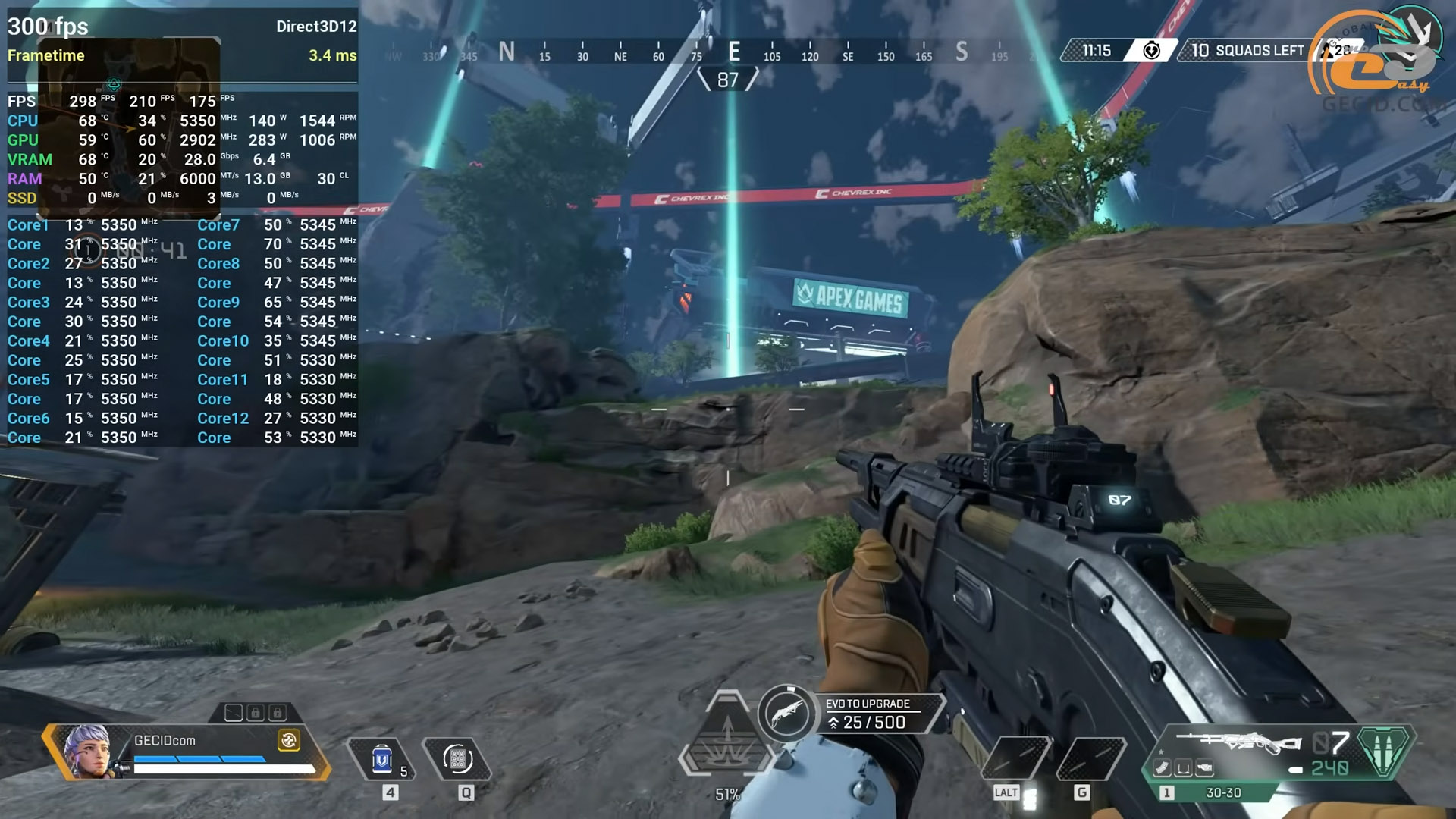Image resolution: width=1456 pixels, height=819 pixels.
Task: Click the heavy ammo type icon
Action: (1384, 751)
